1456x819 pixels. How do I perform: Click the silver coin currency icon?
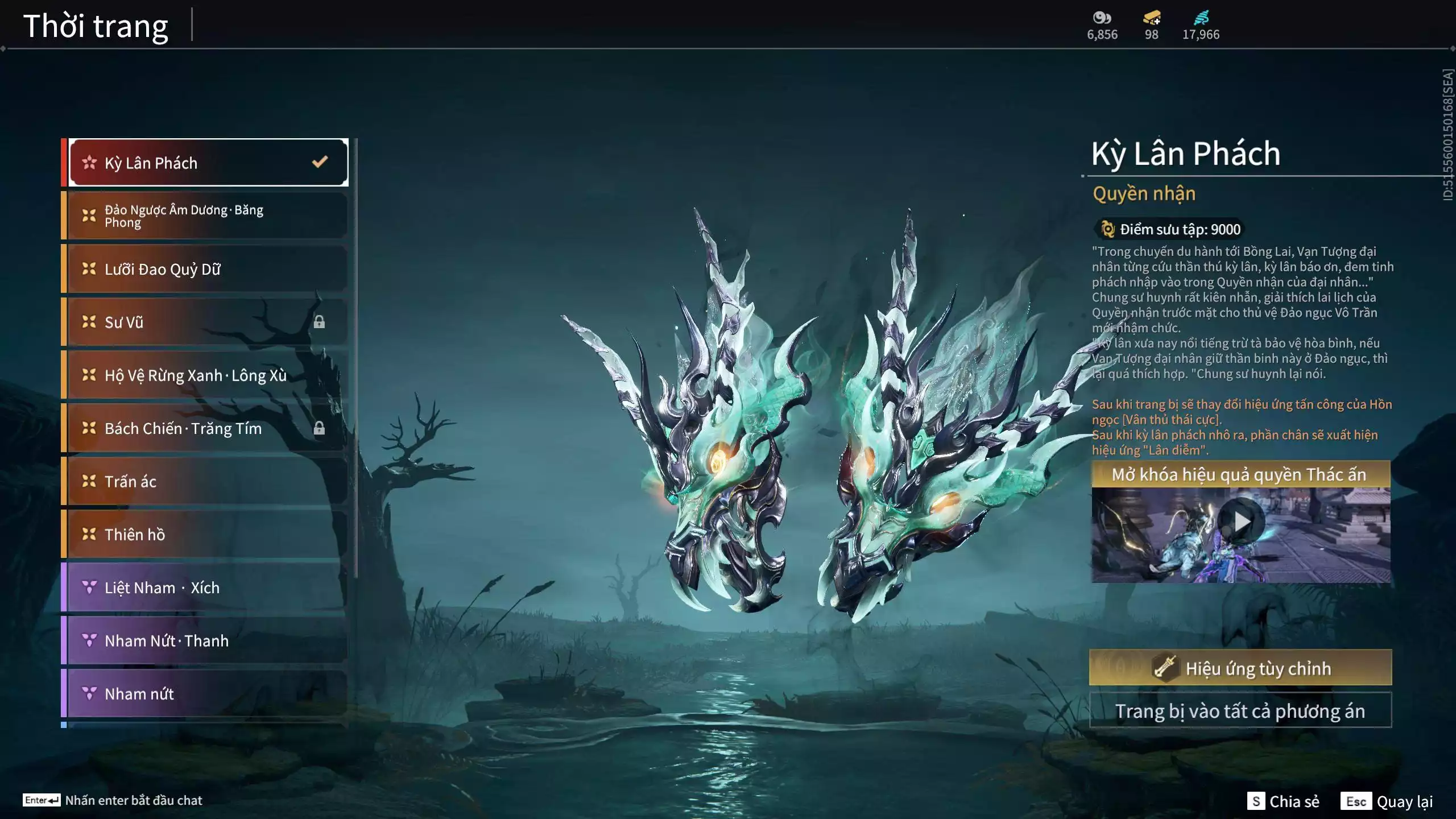point(1102,18)
